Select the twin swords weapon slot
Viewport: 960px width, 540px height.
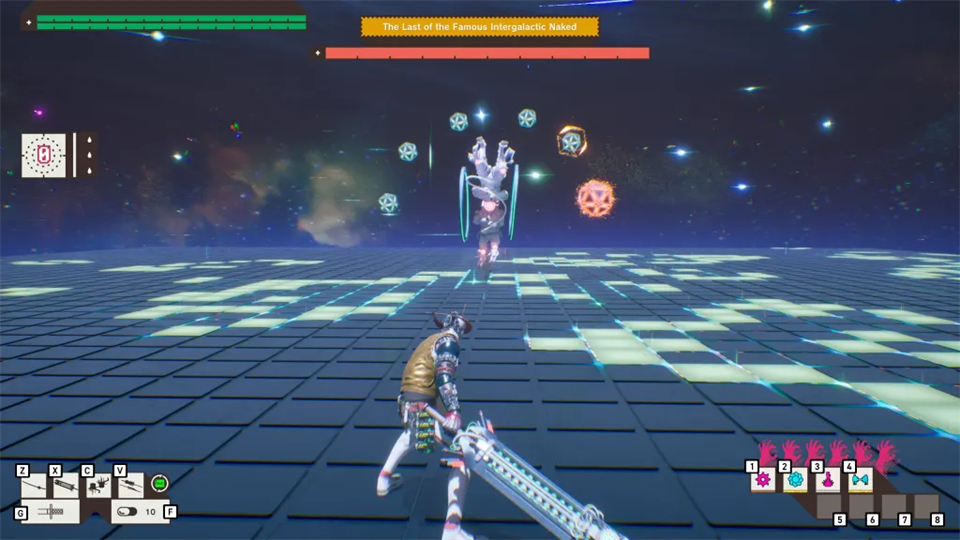click(x=130, y=486)
